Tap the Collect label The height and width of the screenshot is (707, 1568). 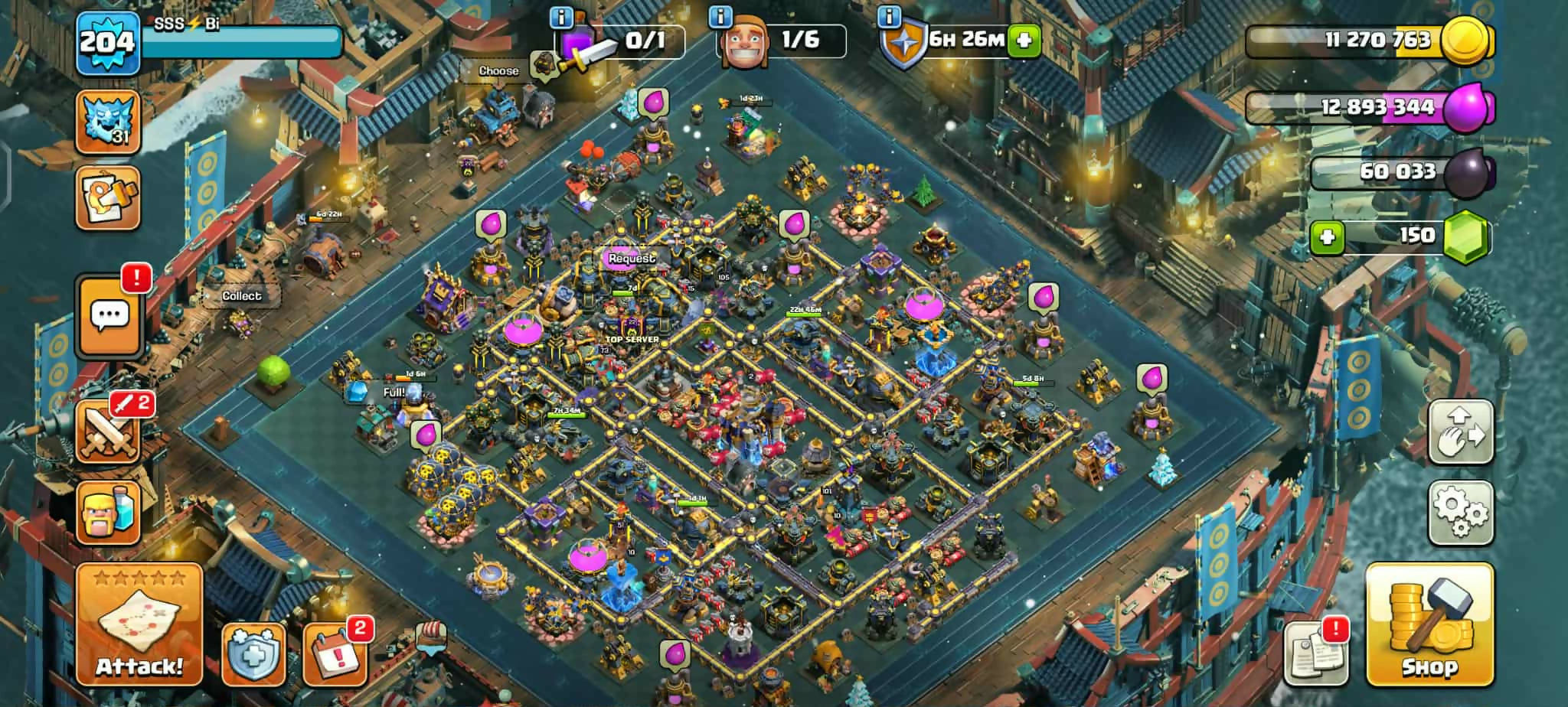(241, 296)
